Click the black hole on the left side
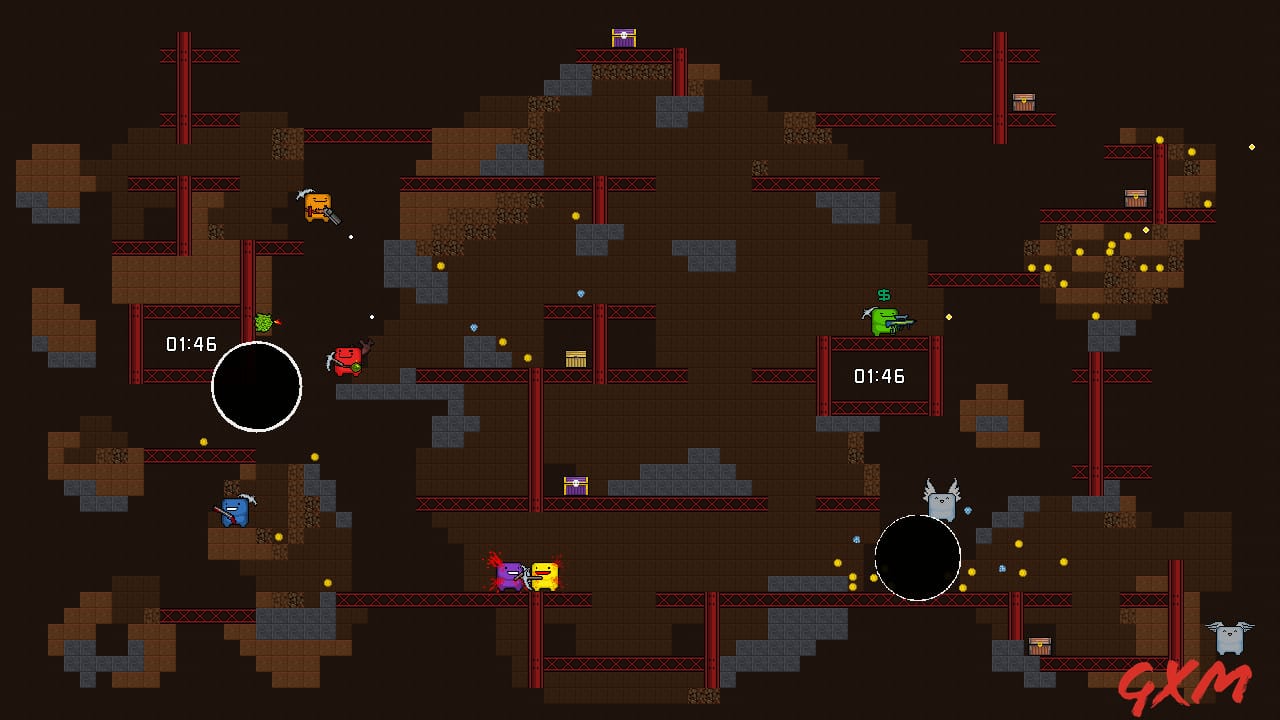Image resolution: width=1280 pixels, height=720 pixels. (256, 387)
